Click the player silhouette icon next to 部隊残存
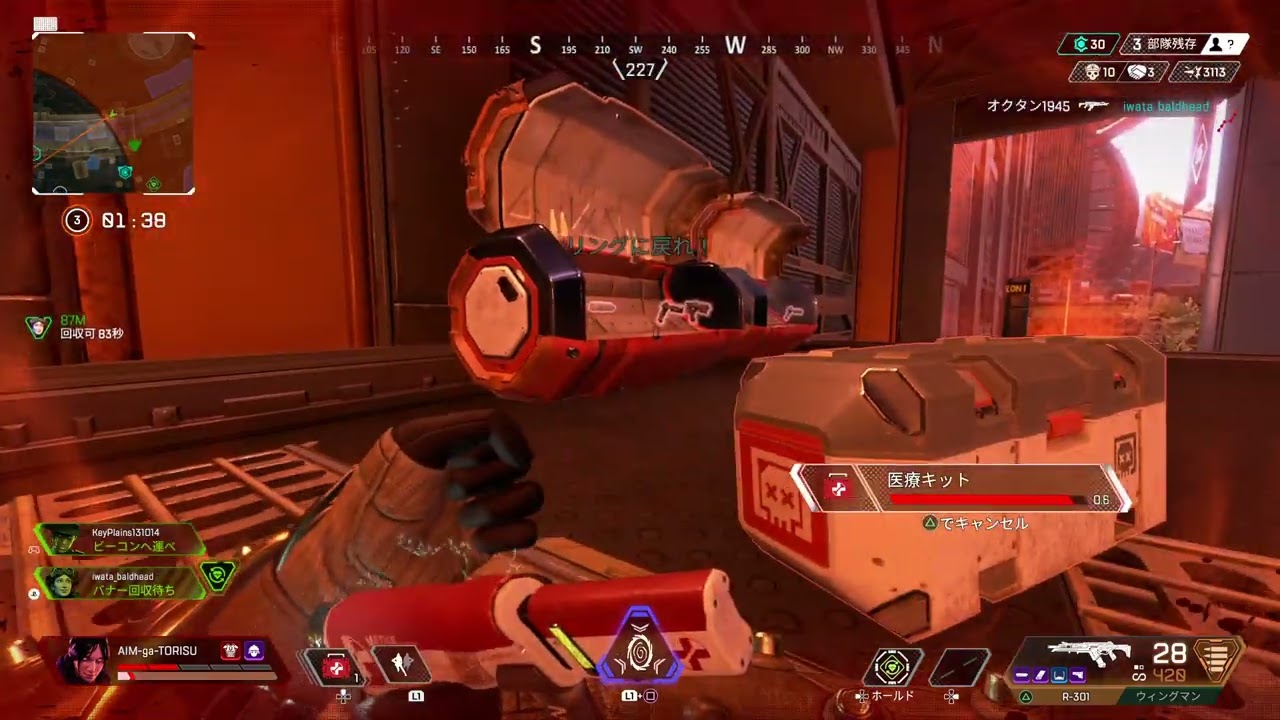1280x720 pixels. pos(1214,43)
